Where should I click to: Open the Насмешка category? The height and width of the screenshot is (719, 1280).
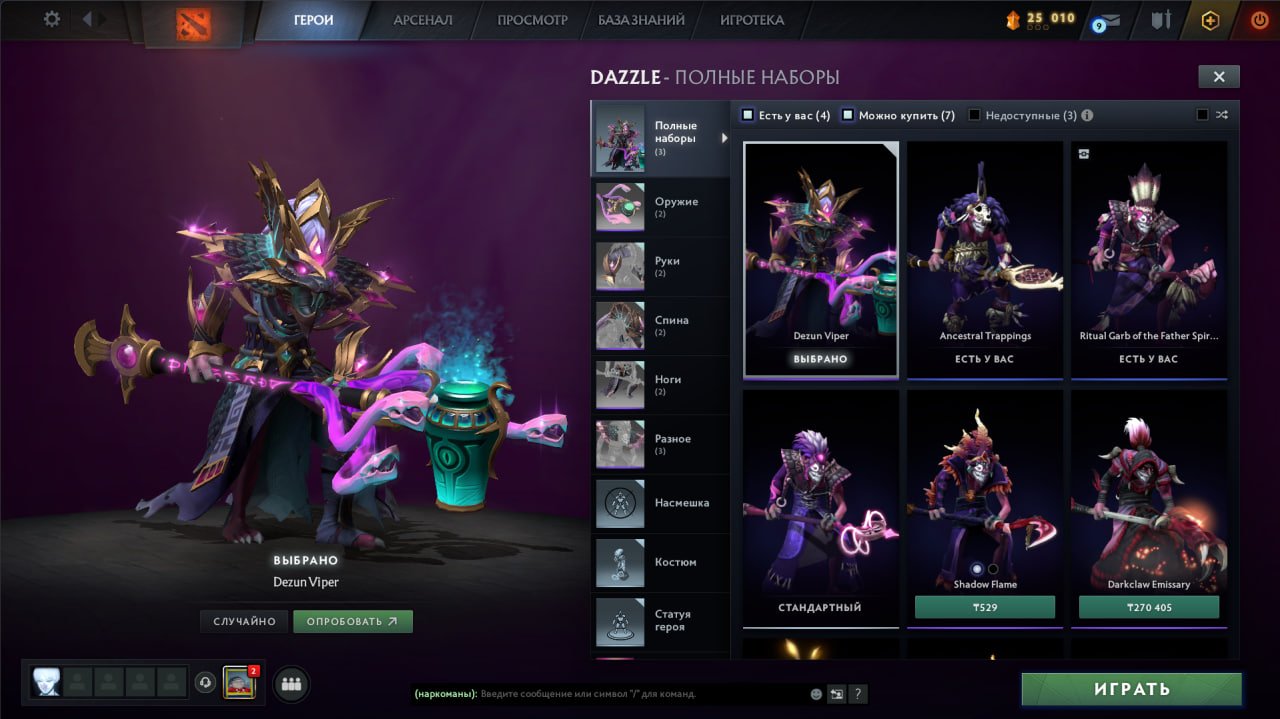[660, 503]
